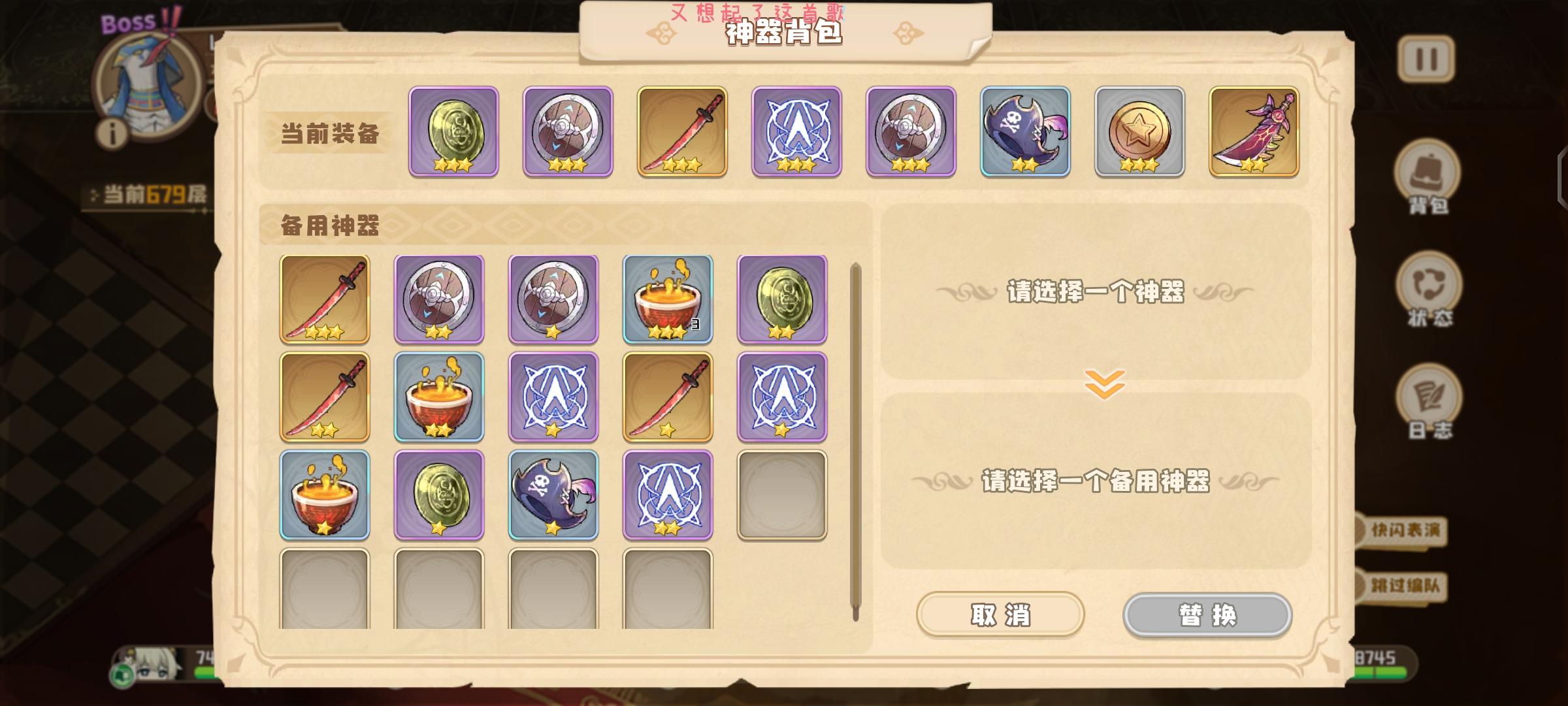
Task: Select the equipped blue emblem artifact
Action: [x=794, y=131]
